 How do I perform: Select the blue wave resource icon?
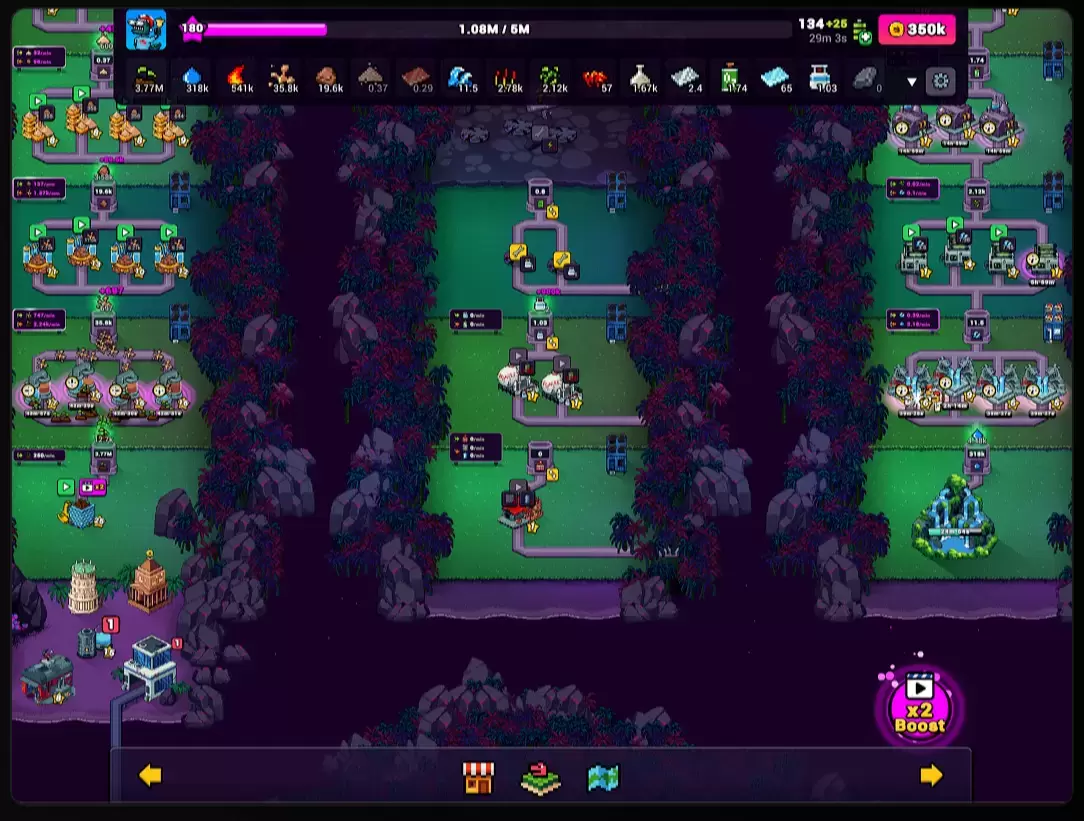click(461, 78)
